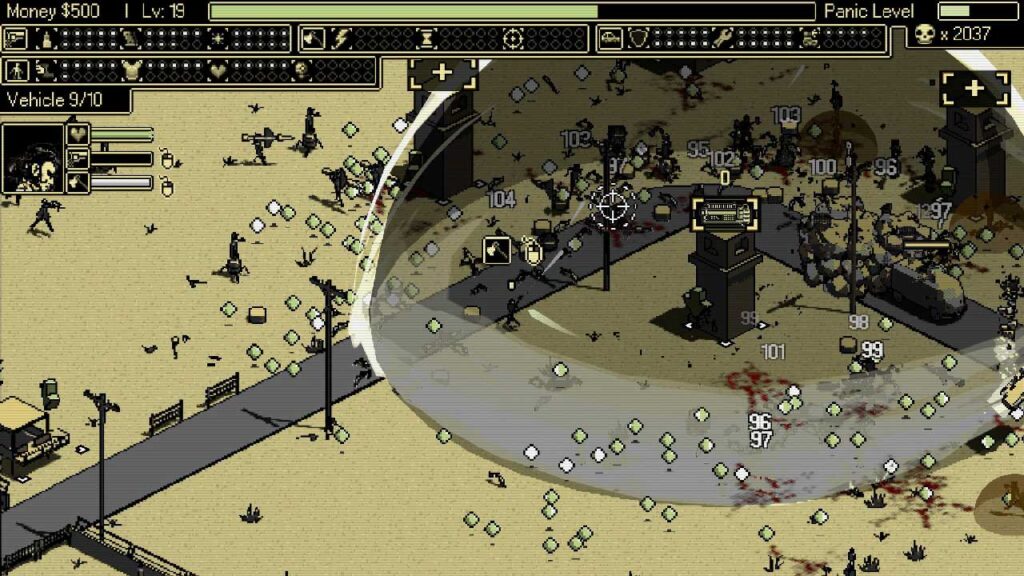Choose the lightning bolt upgrade
This screenshot has height=576, width=1024.
coord(341,39)
